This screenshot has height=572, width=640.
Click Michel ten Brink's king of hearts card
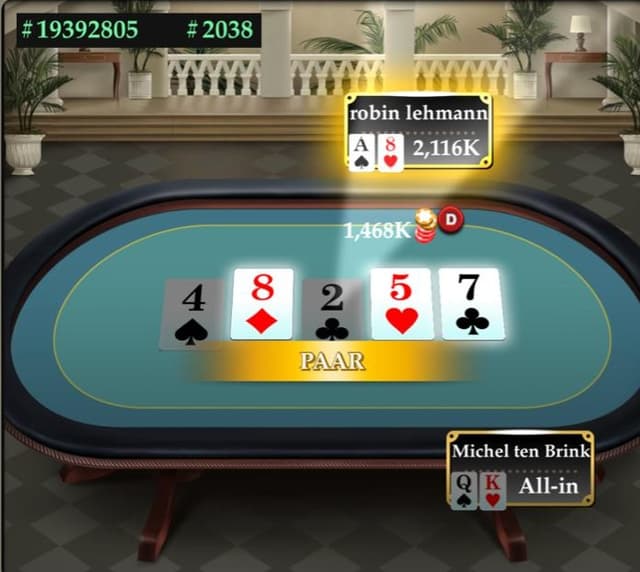click(x=492, y=490)
